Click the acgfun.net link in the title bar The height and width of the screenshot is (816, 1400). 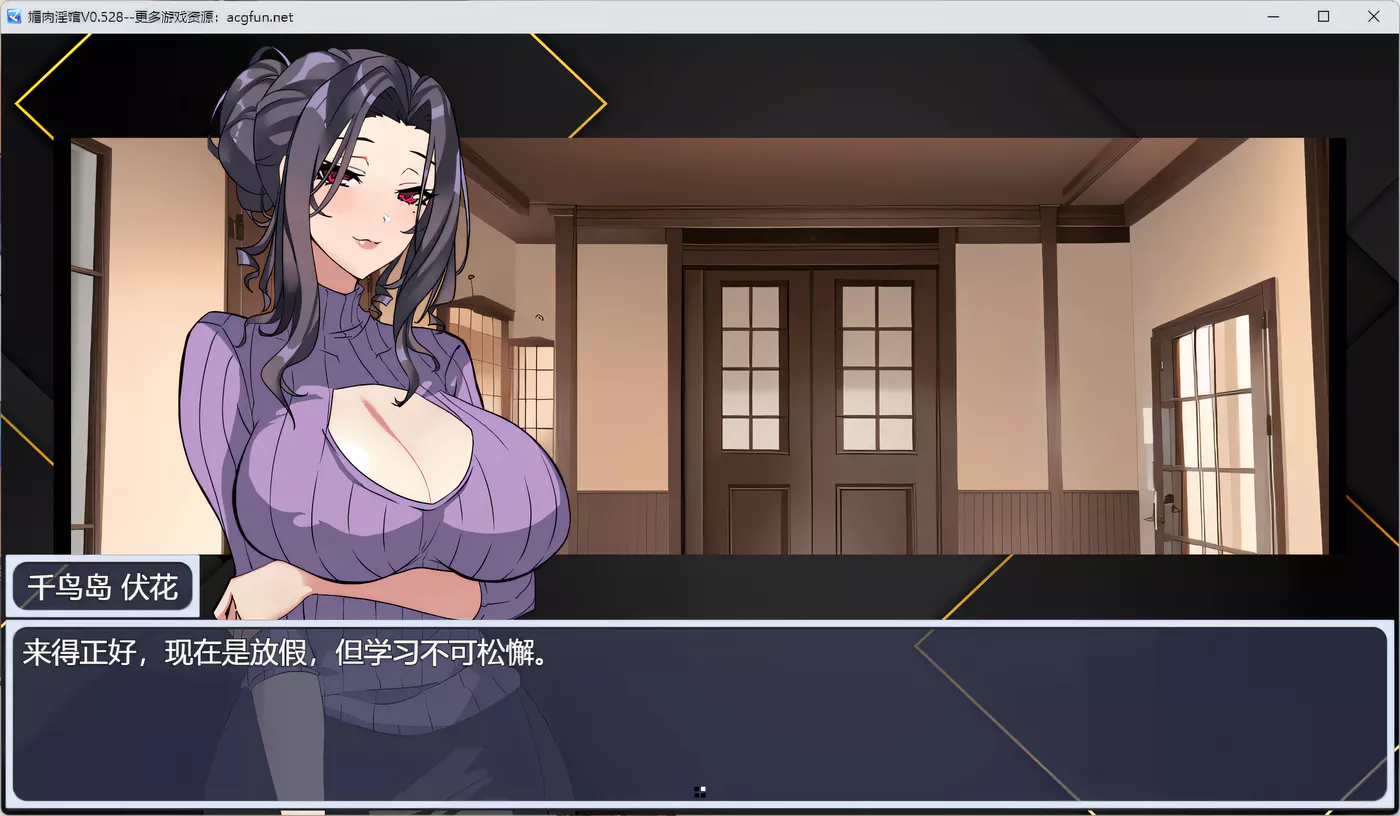[x=260, y=16]
